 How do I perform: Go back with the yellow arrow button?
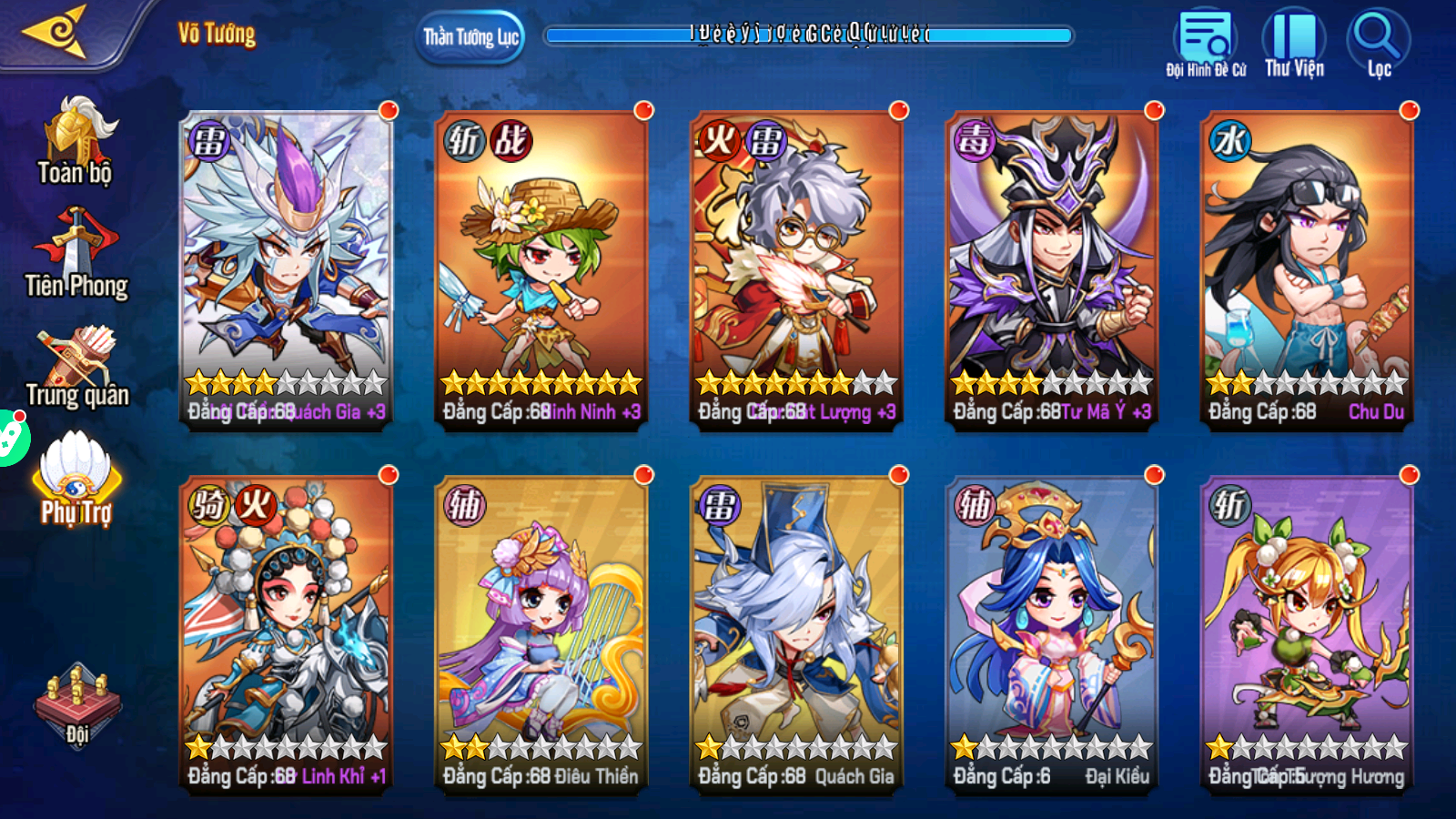pyautogui.click(x=56, y=33)
